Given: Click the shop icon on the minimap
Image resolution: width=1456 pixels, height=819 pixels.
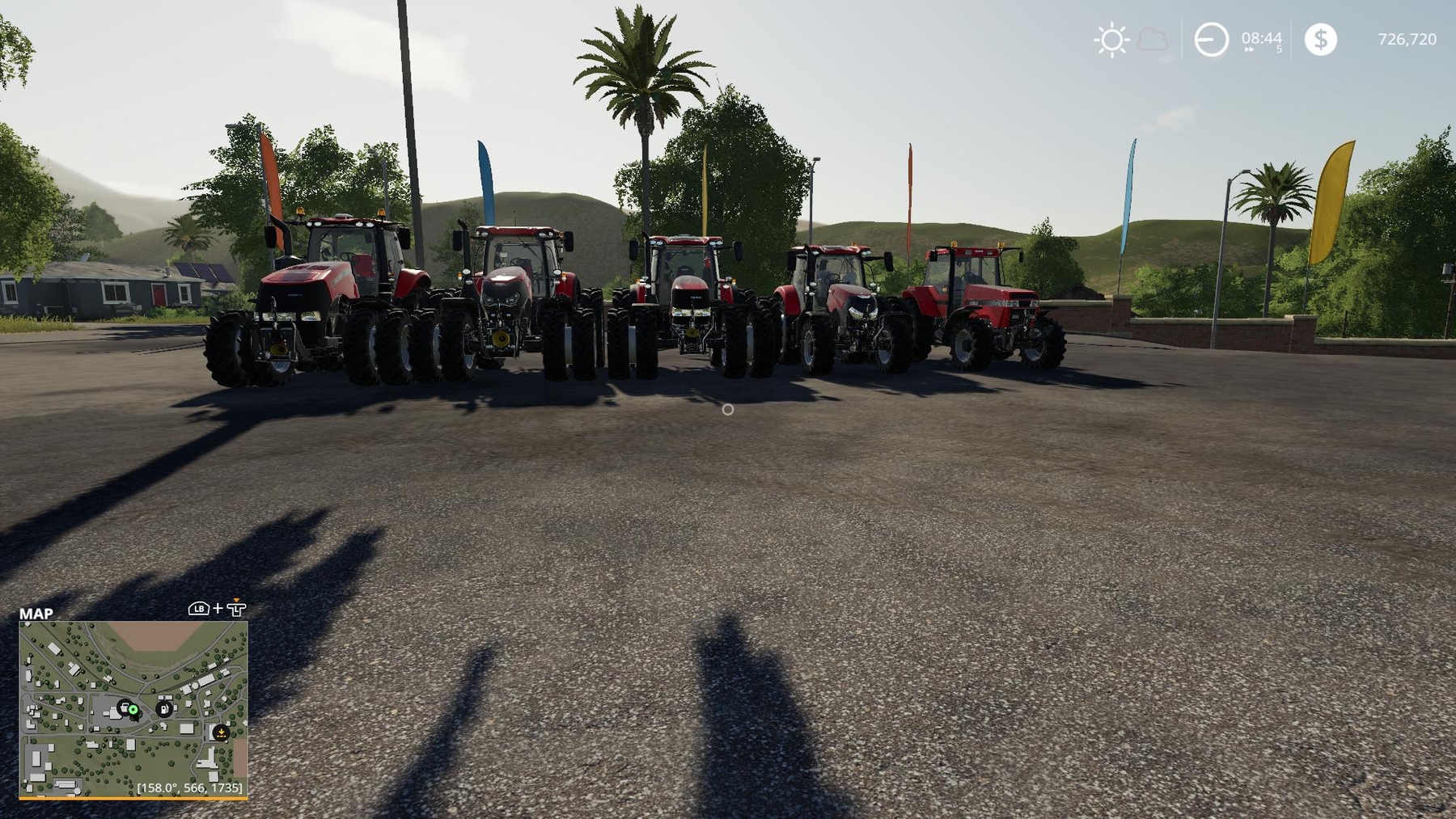Looking at the screenshot, I should click(x=125, y=709).
